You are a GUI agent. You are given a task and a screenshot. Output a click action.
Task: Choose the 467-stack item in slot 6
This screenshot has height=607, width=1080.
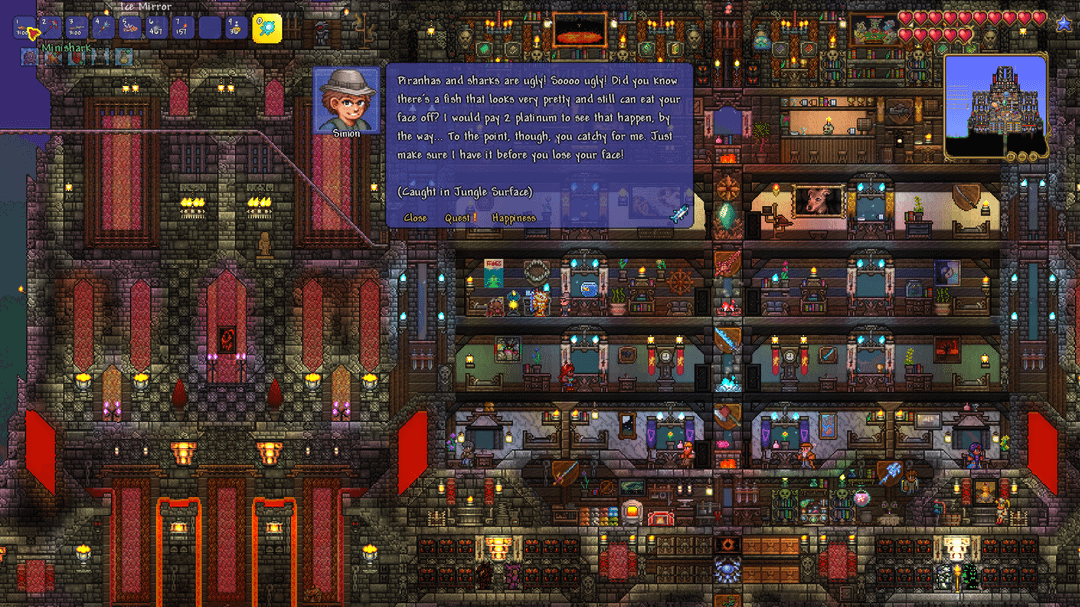click(156, 27)
